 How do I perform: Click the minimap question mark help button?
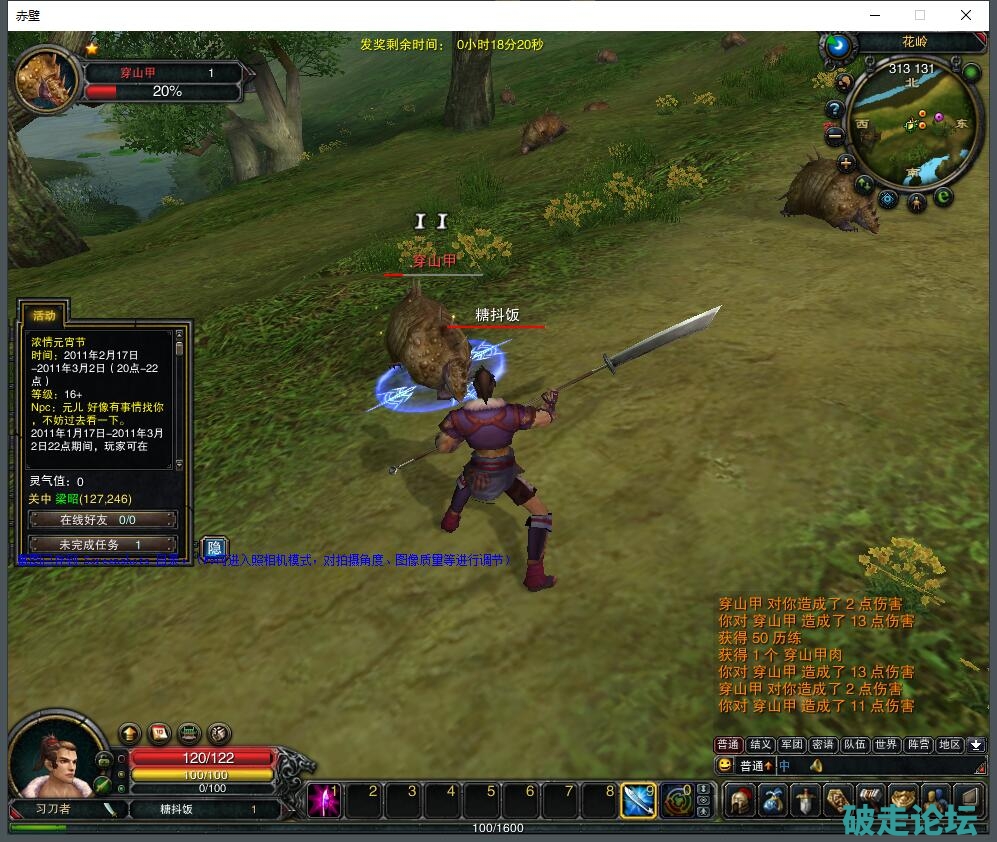(x=834, y=109)
